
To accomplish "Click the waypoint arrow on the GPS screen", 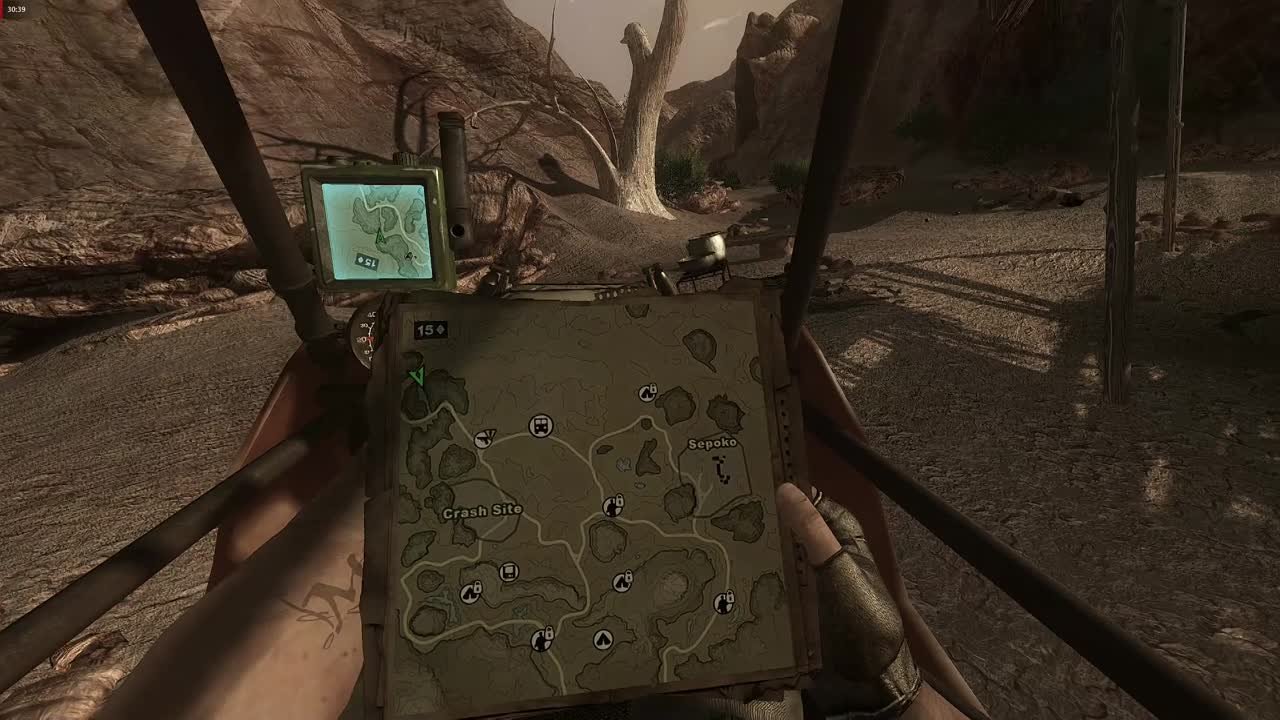I will point(380,236).
